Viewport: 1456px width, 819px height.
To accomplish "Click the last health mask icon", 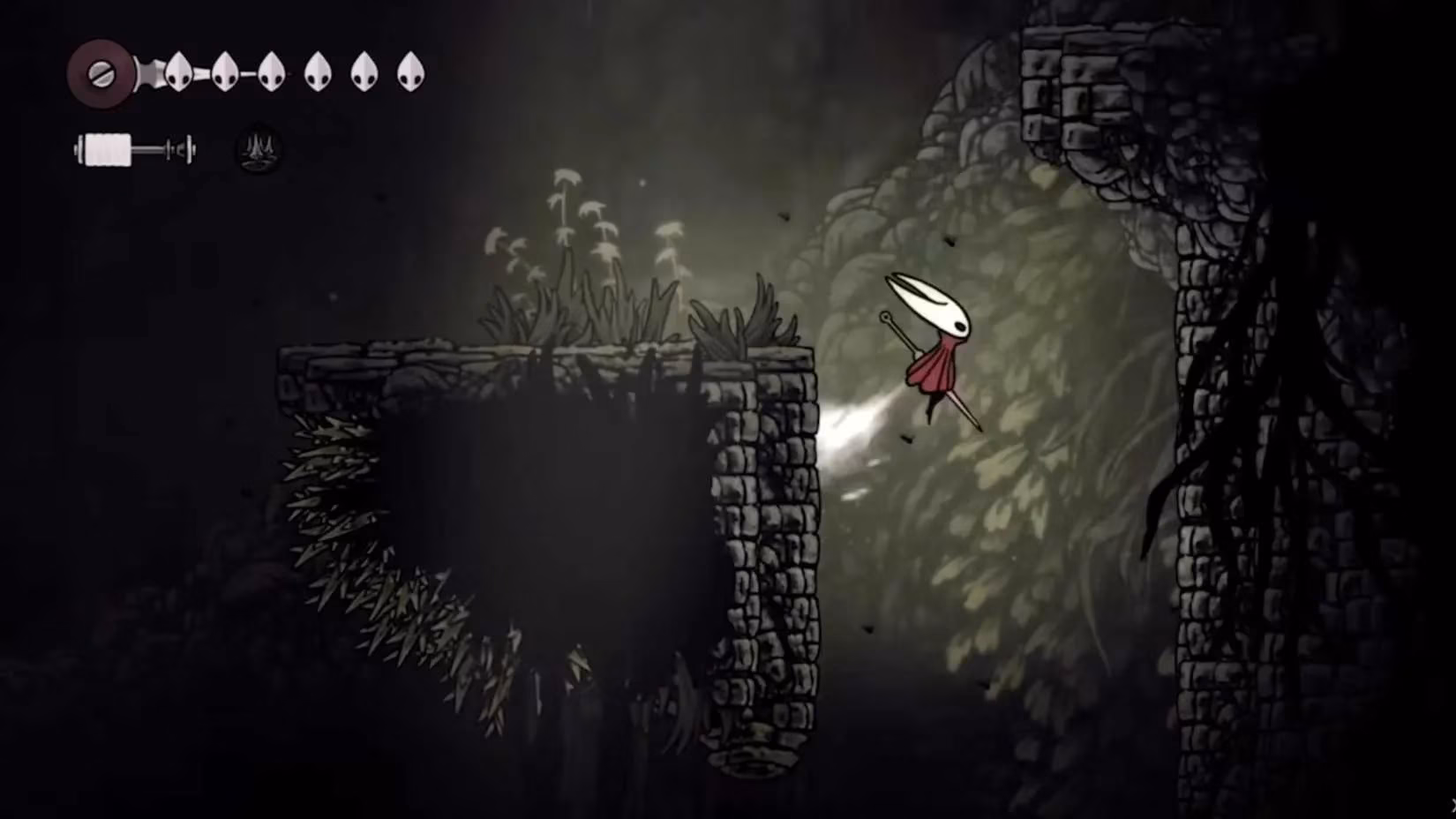I will (x=410, y=73).
